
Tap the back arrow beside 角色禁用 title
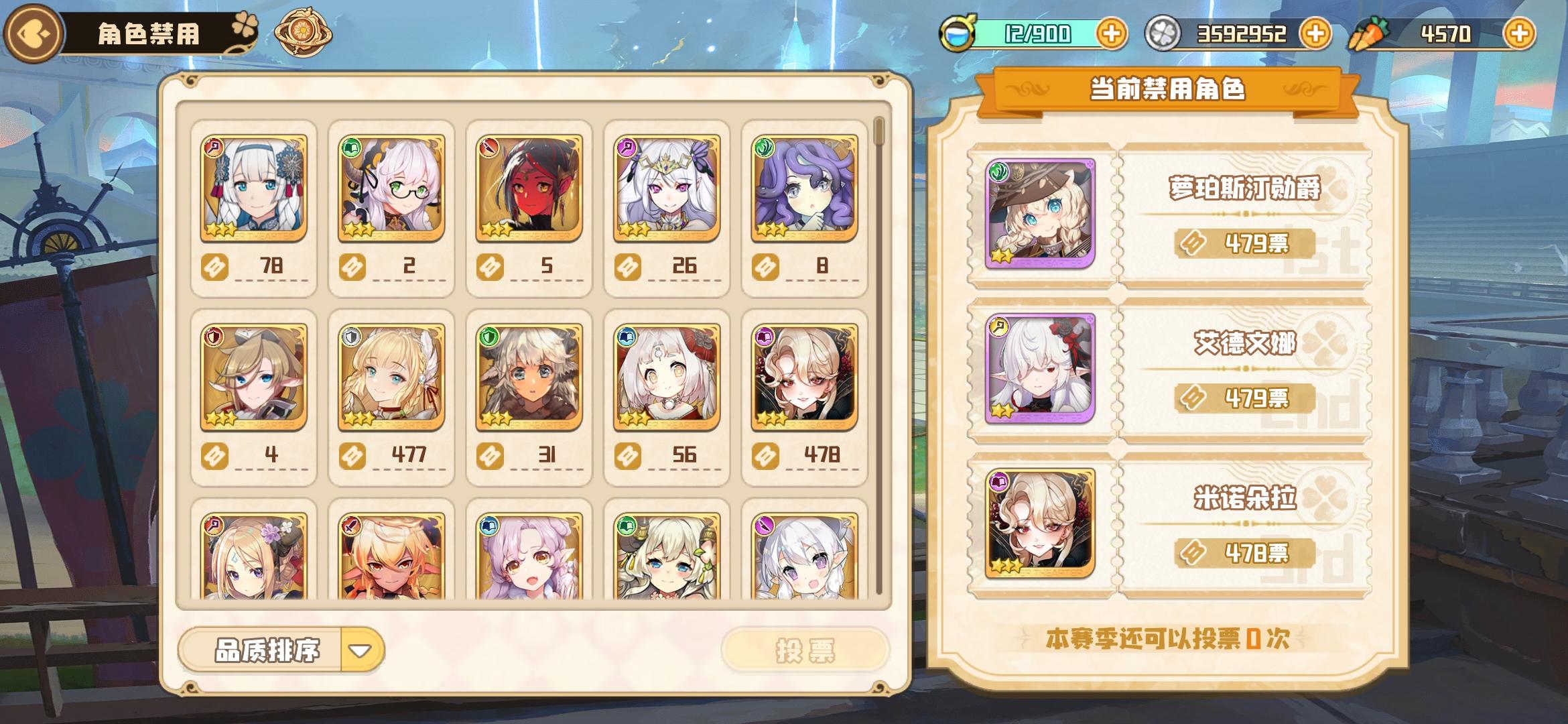point(31,30)
